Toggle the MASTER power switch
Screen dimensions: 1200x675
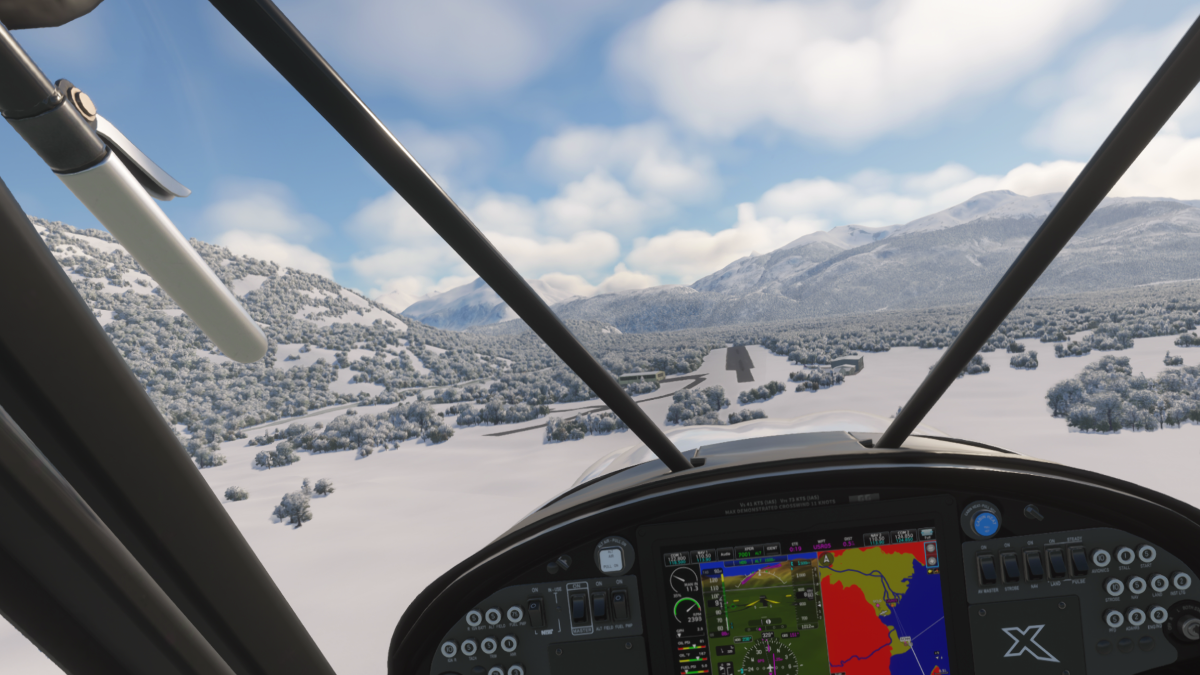(x=578, y=606)
